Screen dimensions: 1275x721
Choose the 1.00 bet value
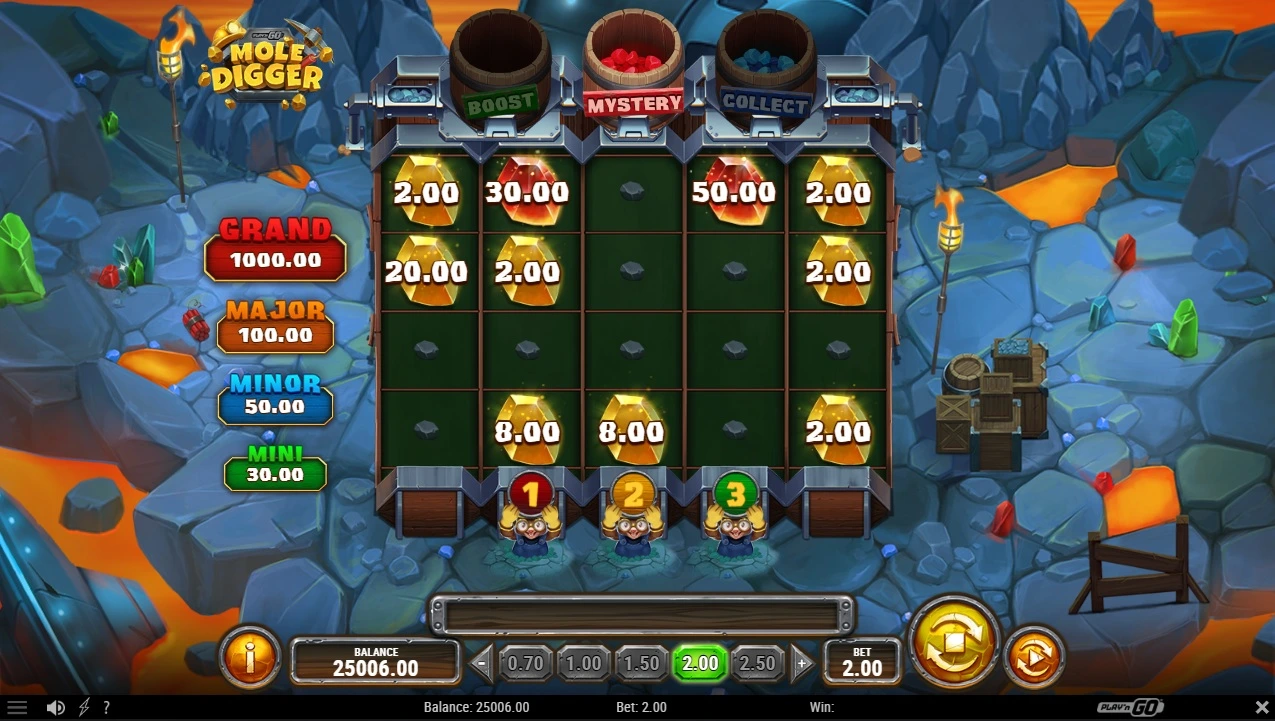click(584, 663)
